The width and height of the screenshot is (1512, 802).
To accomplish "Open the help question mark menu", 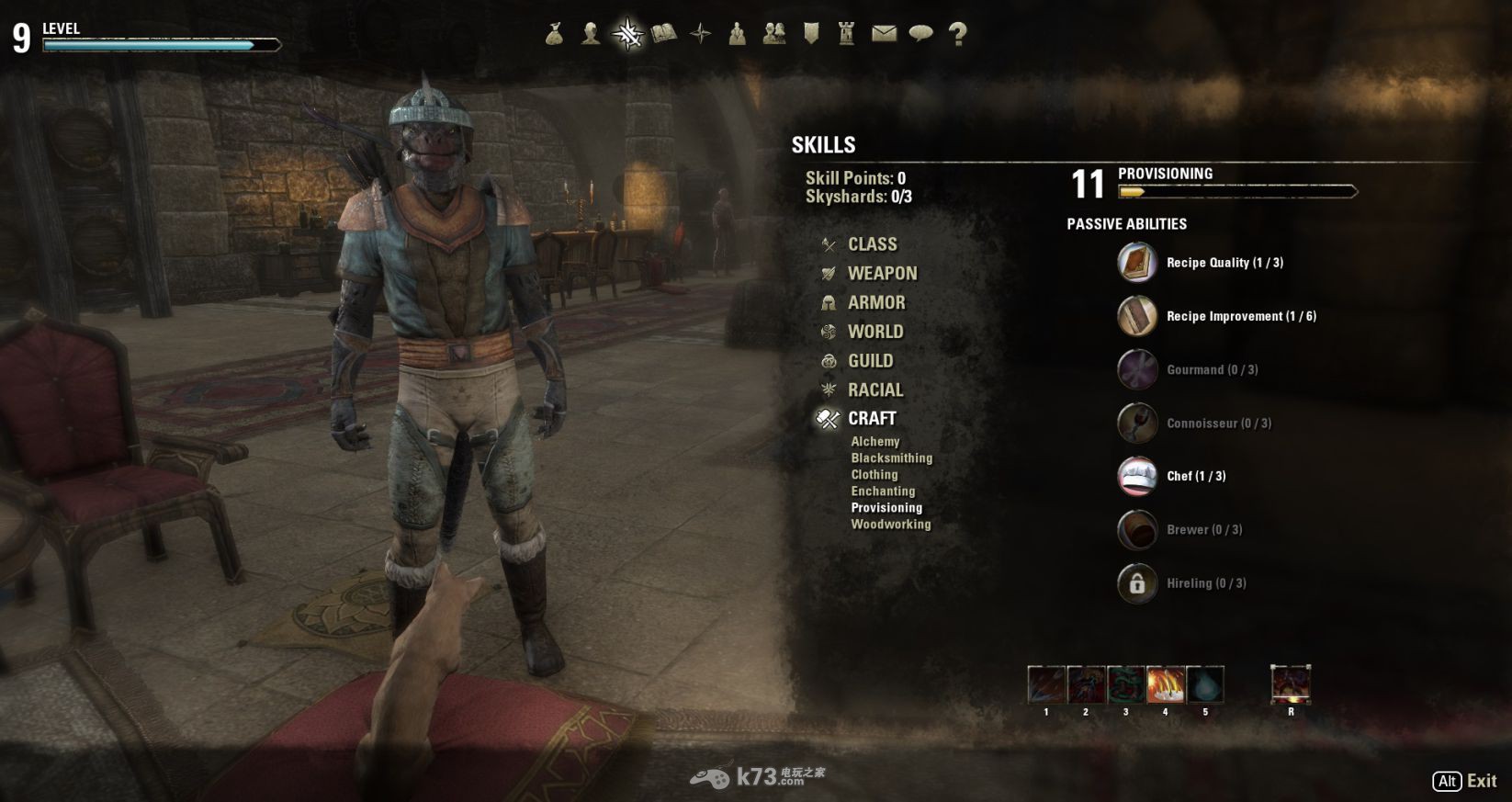I will pos(957,35).
